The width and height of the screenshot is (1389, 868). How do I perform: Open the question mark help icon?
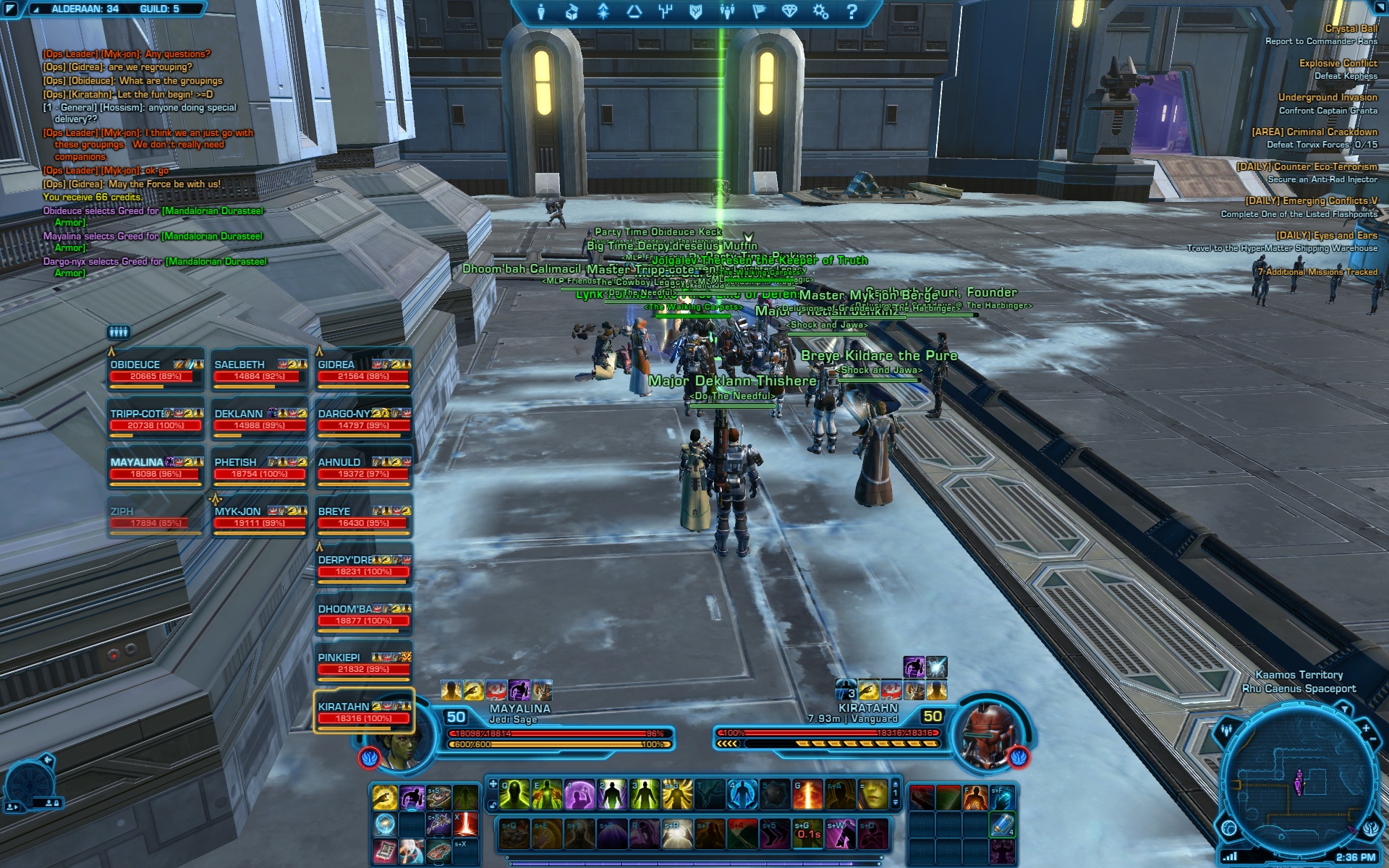[851, 12]
